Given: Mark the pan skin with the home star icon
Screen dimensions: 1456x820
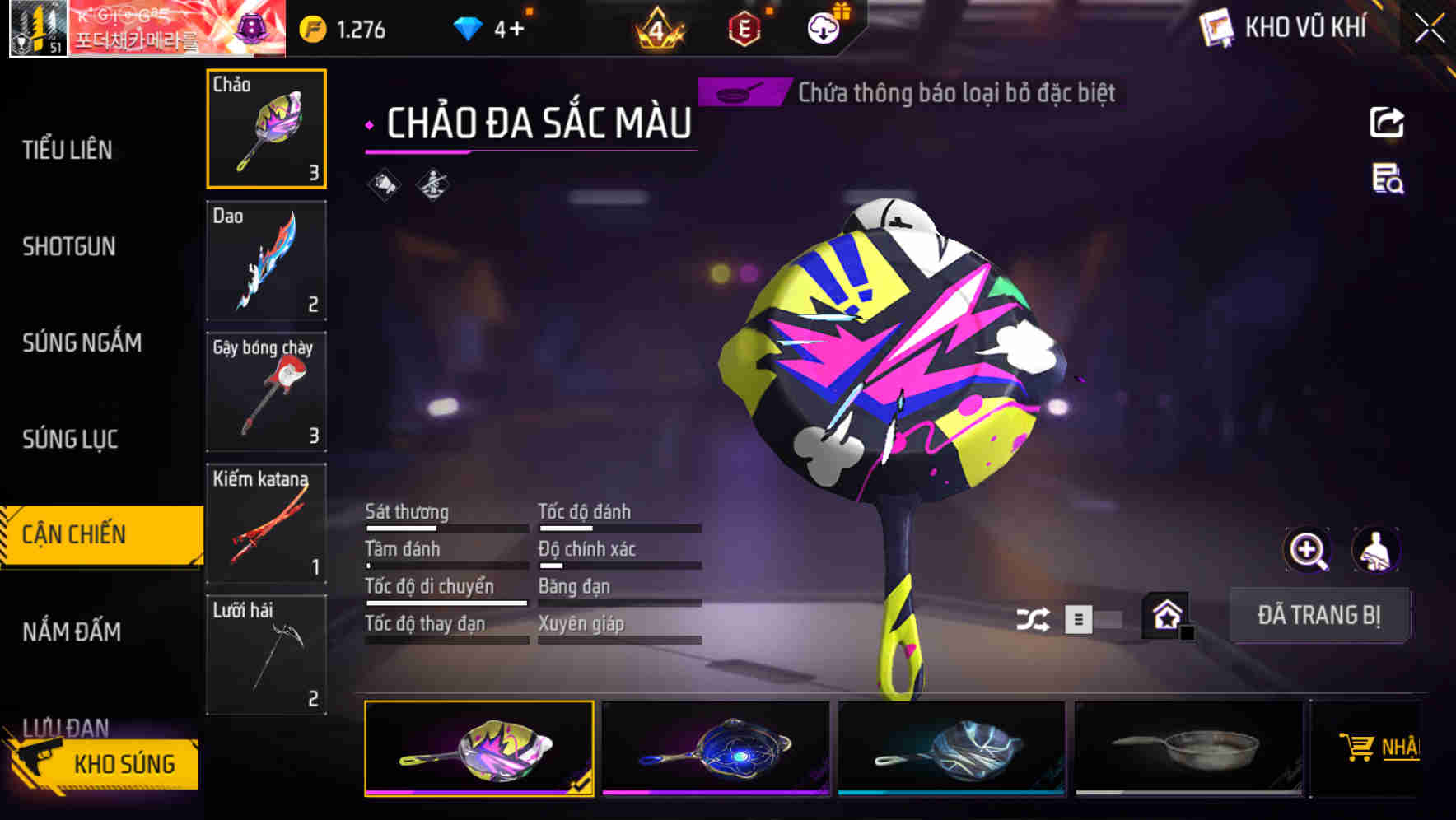Looking at the screenshot, I should pyautogui.click(x=1166, y=614).
